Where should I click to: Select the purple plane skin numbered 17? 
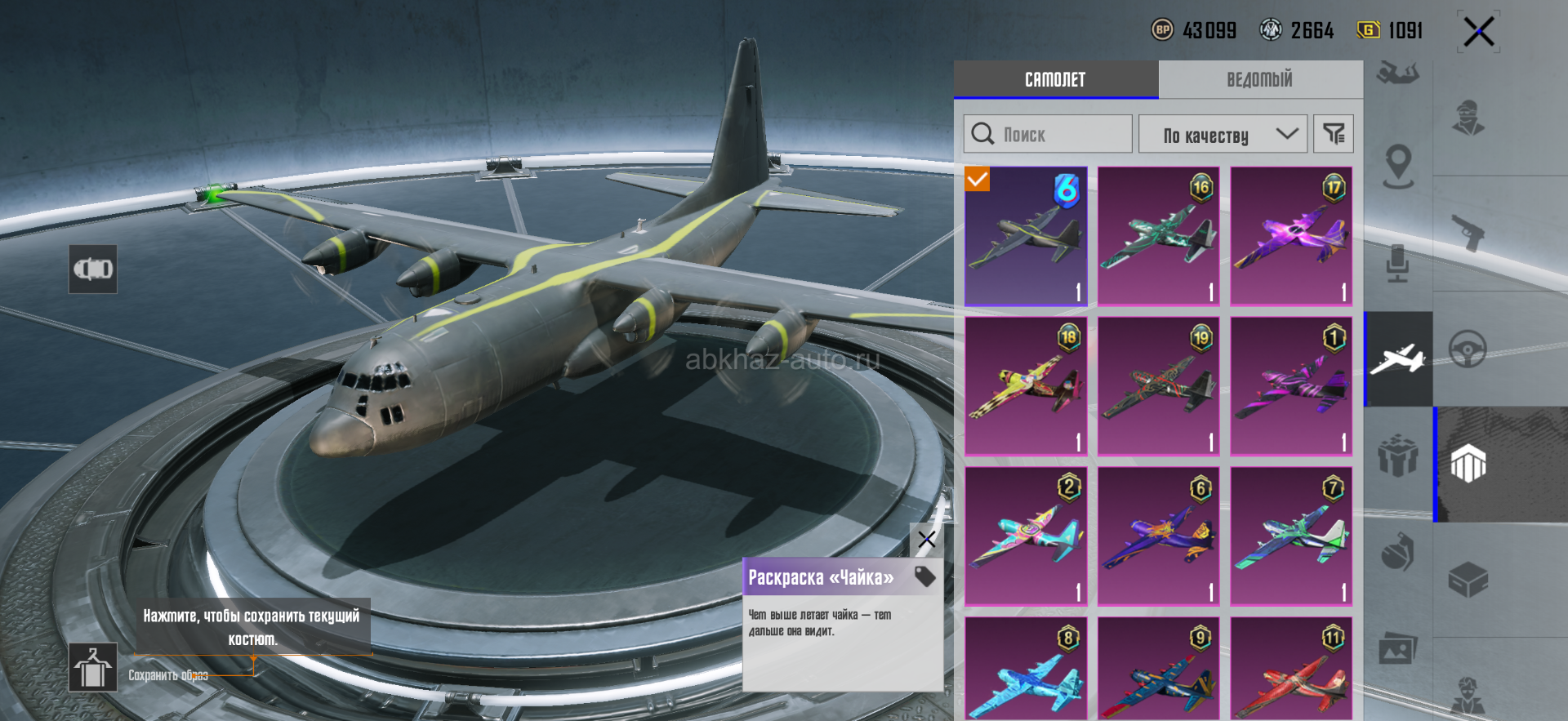[x=1291, y=237]
